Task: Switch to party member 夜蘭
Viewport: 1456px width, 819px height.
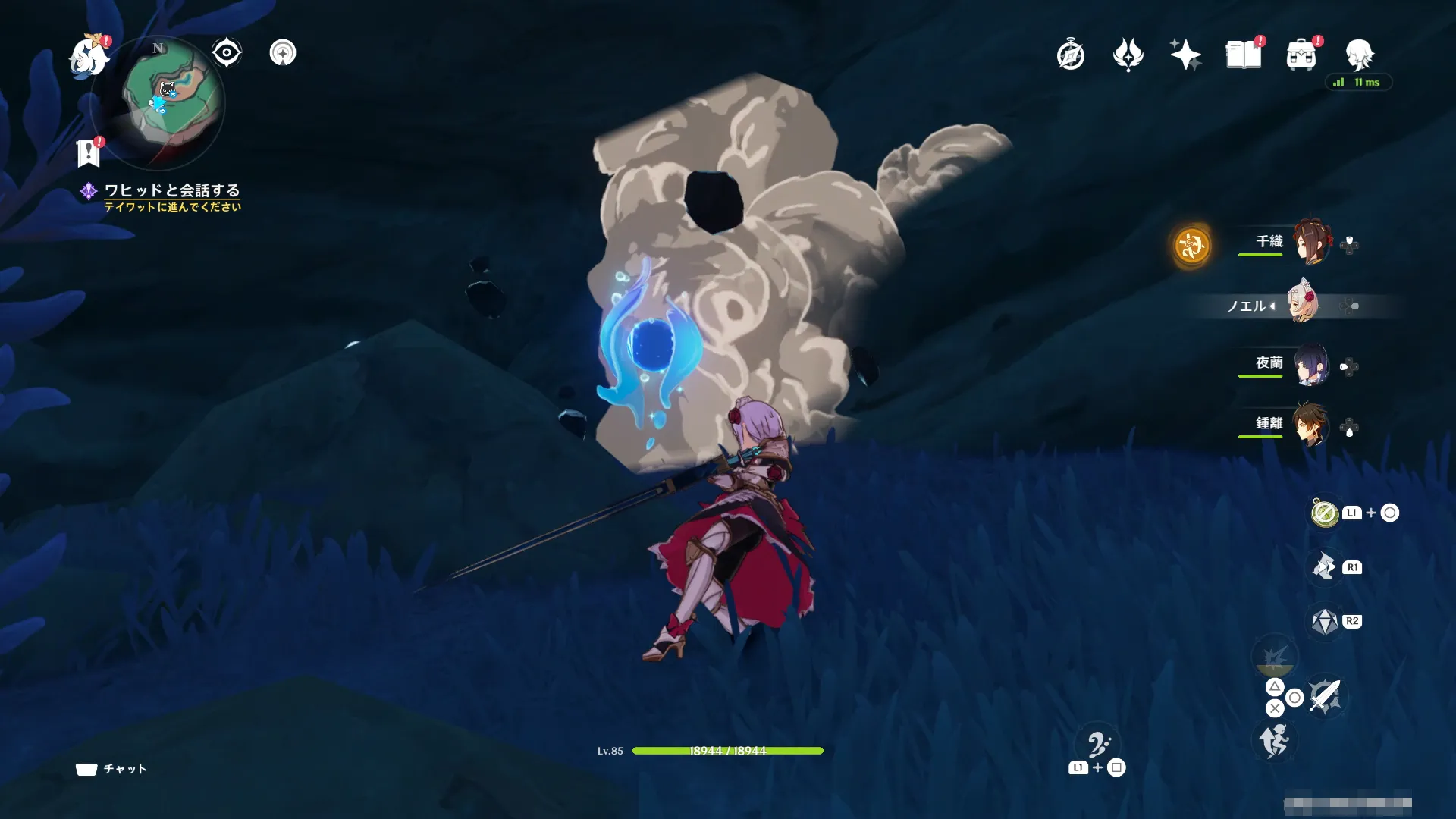Action: 1311,365
